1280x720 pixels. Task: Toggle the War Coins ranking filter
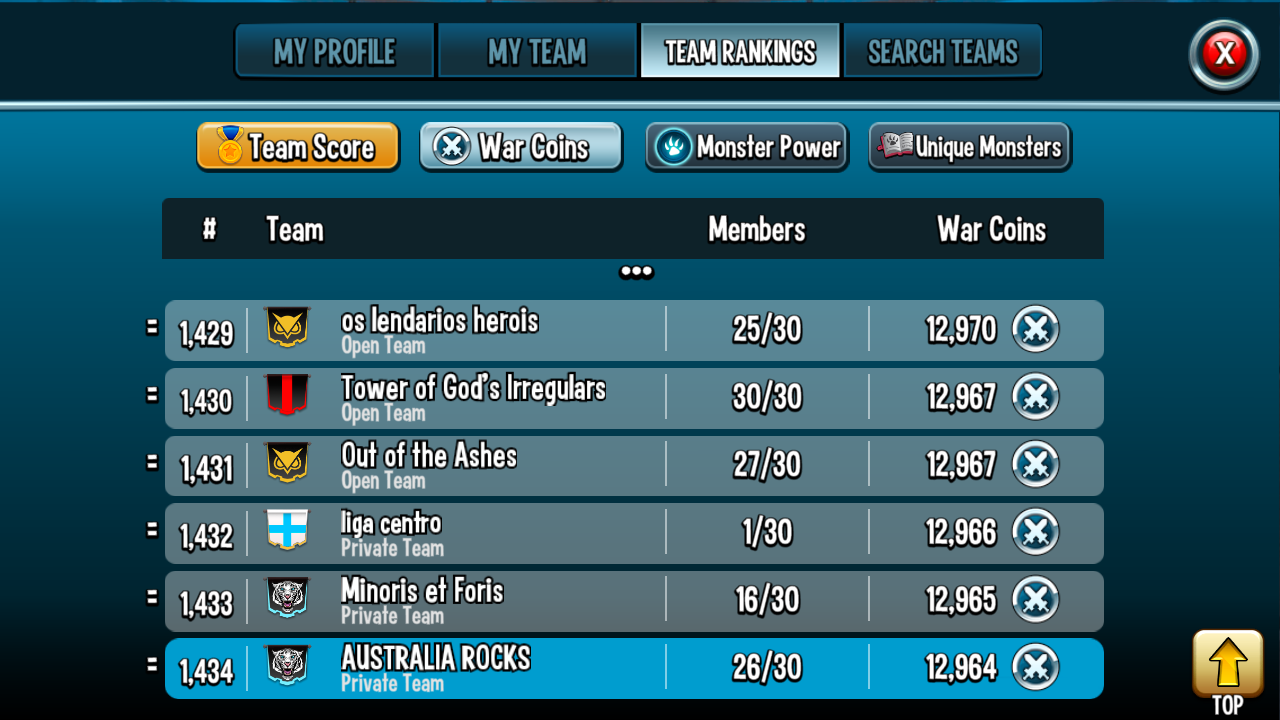coord(520,146)
